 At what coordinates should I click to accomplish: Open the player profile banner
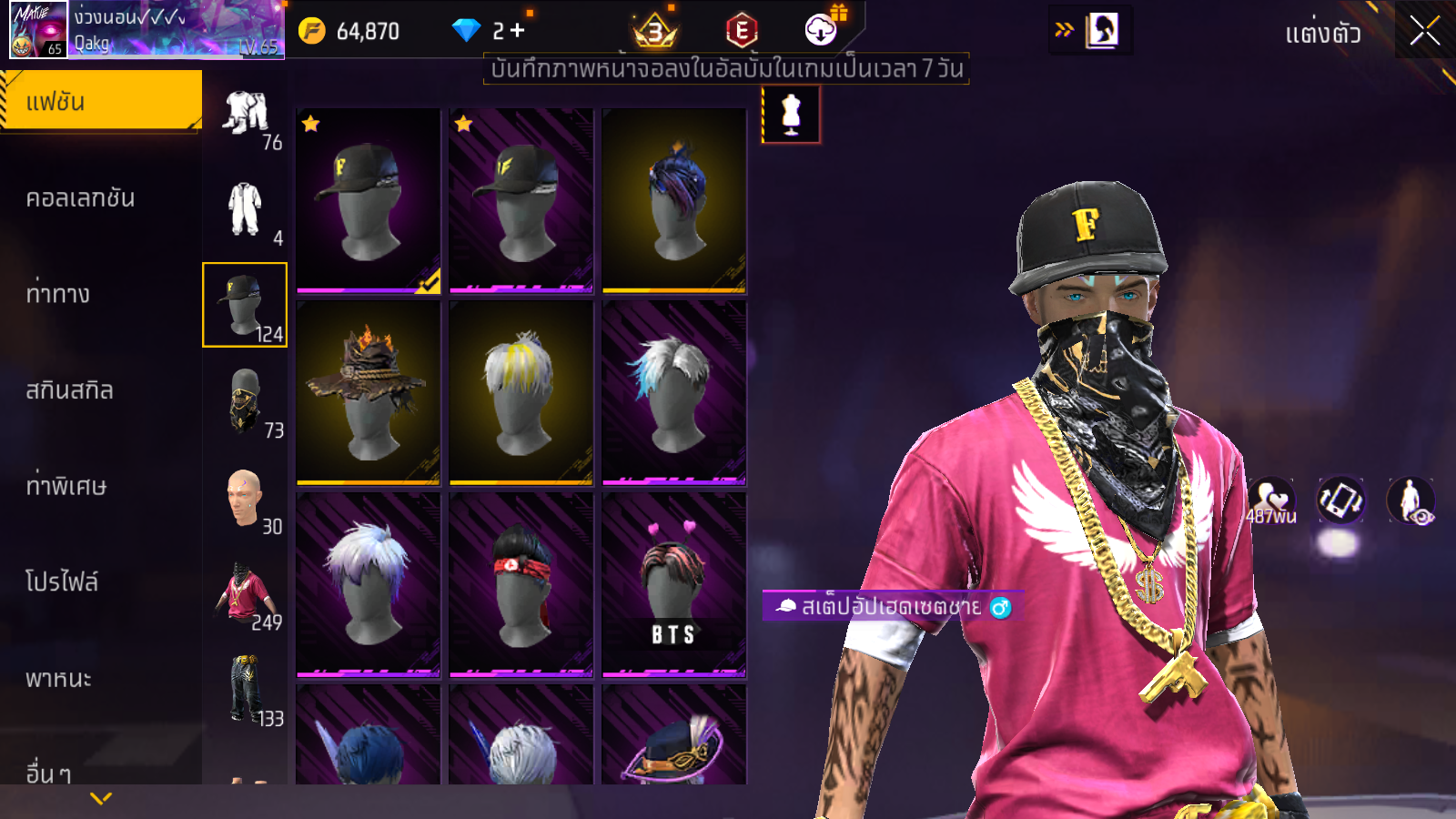(147, 30)
